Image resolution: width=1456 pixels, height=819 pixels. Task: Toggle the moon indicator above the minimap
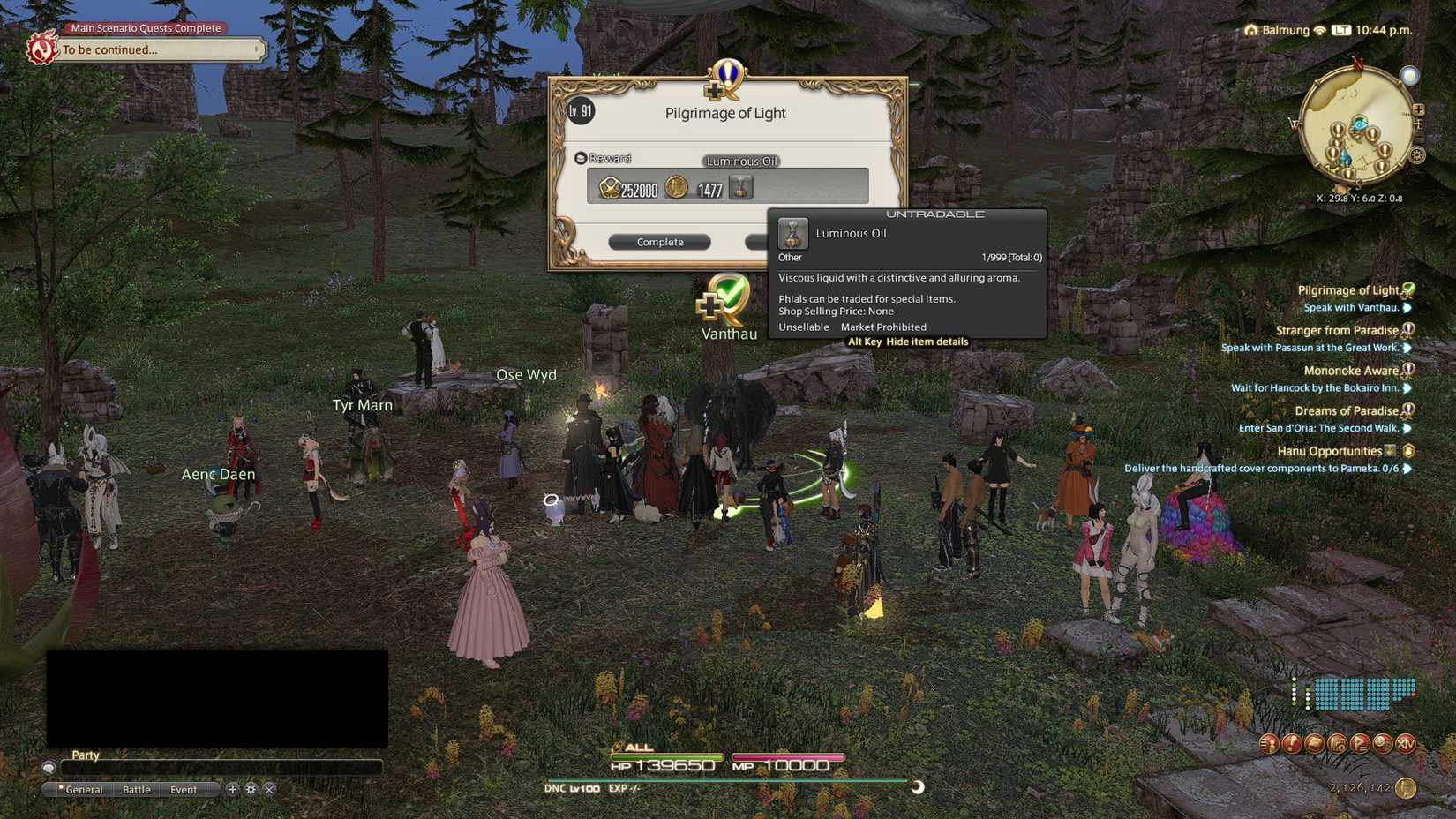coord(1409,76)
